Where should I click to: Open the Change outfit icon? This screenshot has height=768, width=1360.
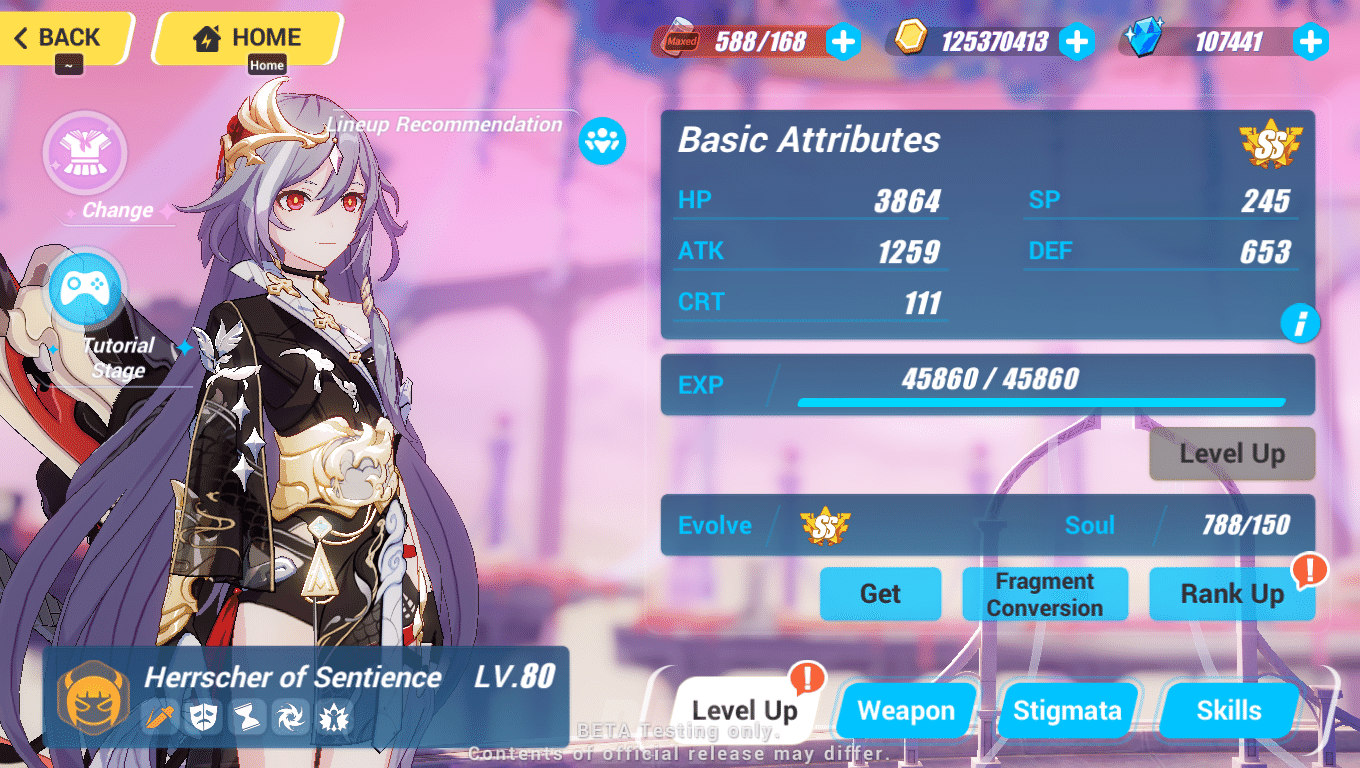pyautogui.click(x=85, y=152)
